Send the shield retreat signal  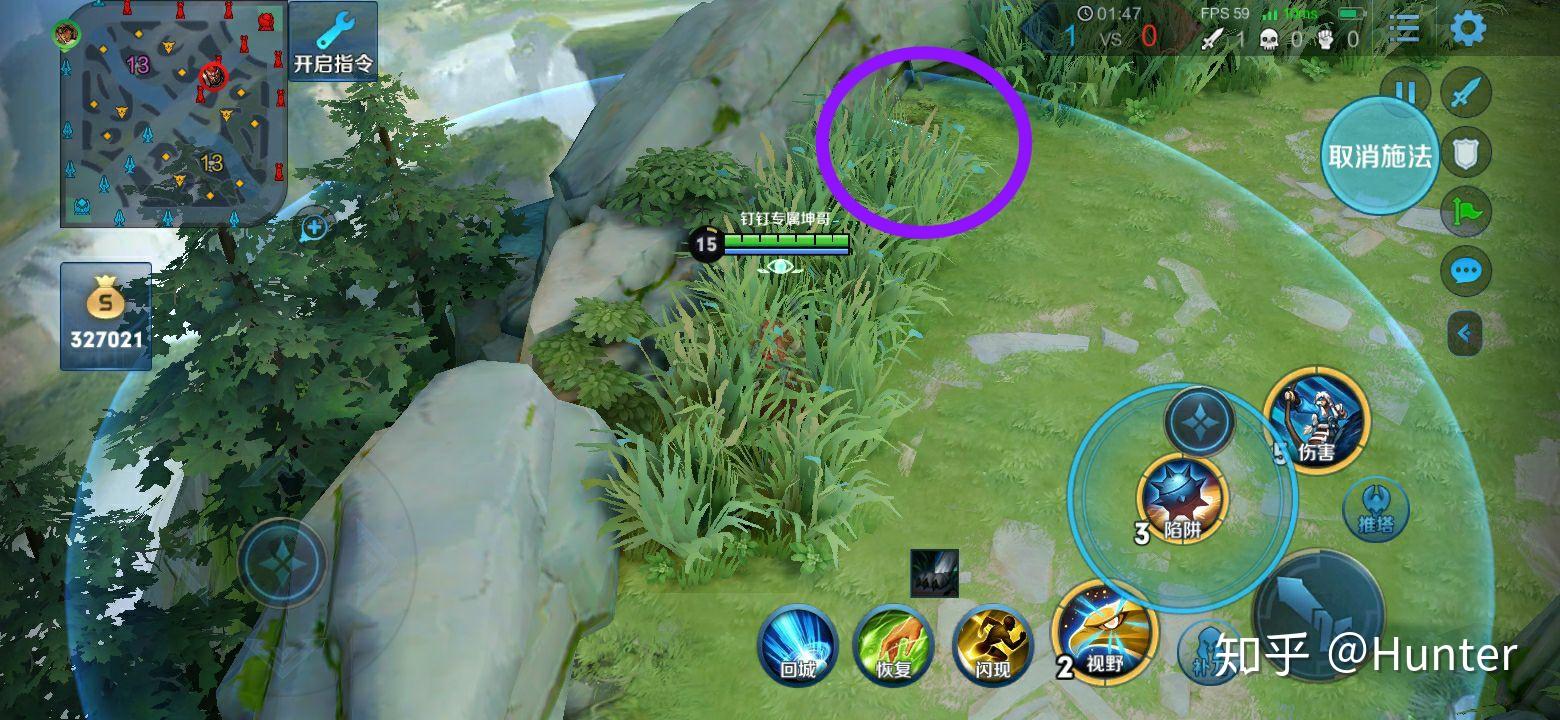1466,153
